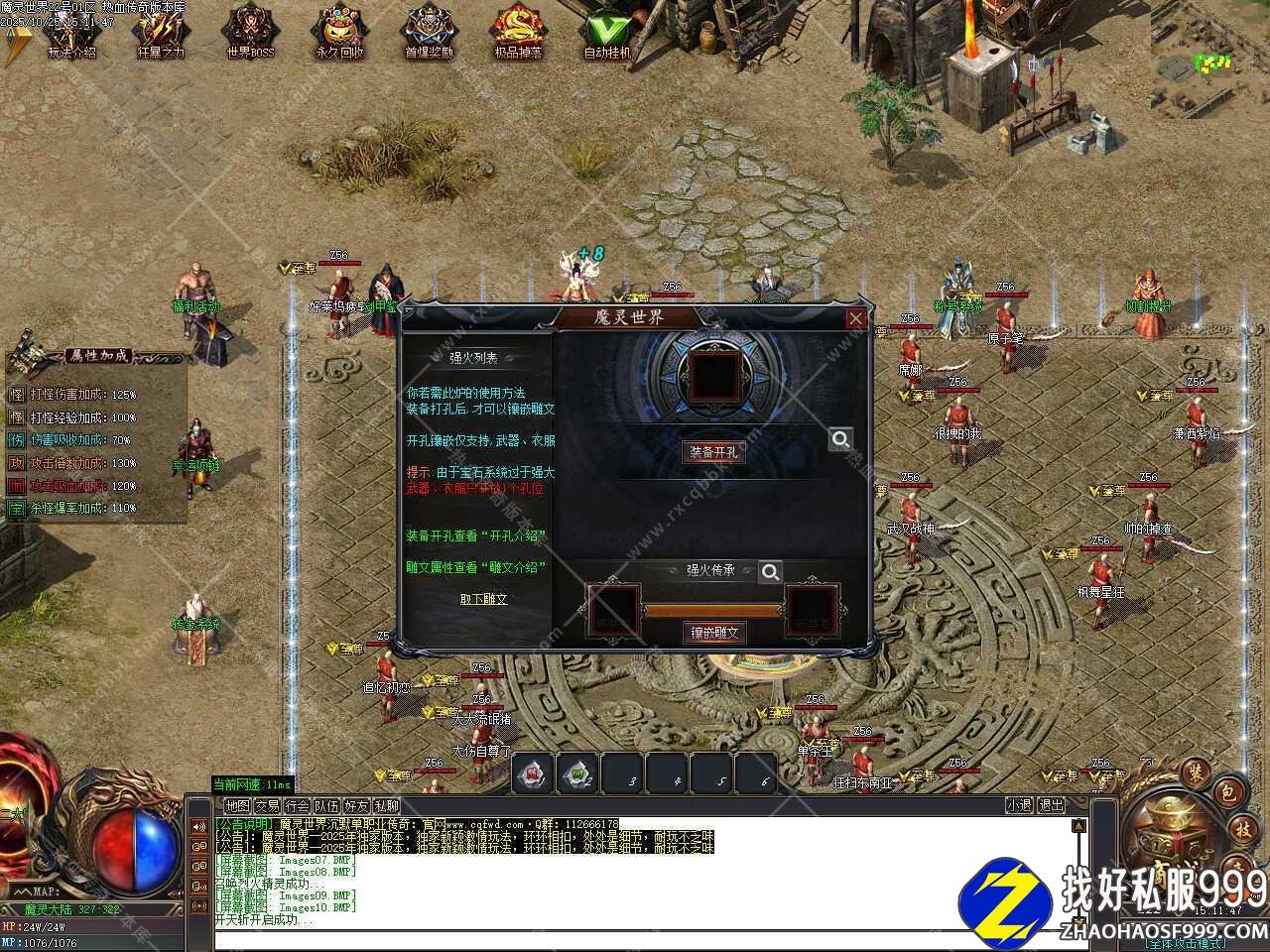
Task: Open the 行会 guild tab
Action: [x=297, y=806]
